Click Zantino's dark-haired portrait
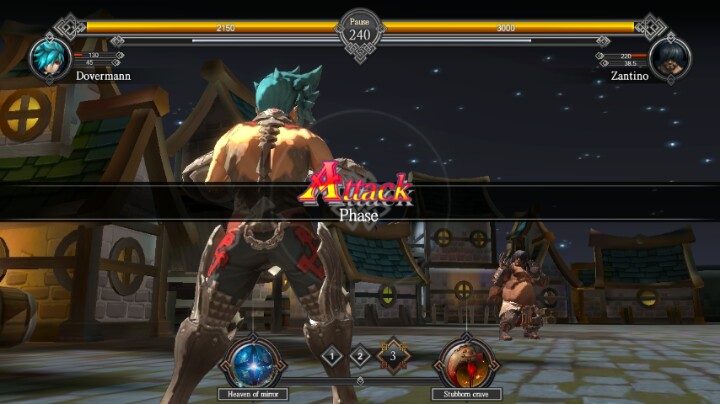The height and width of the screenshot is (404, 720). tap(670, 57)
